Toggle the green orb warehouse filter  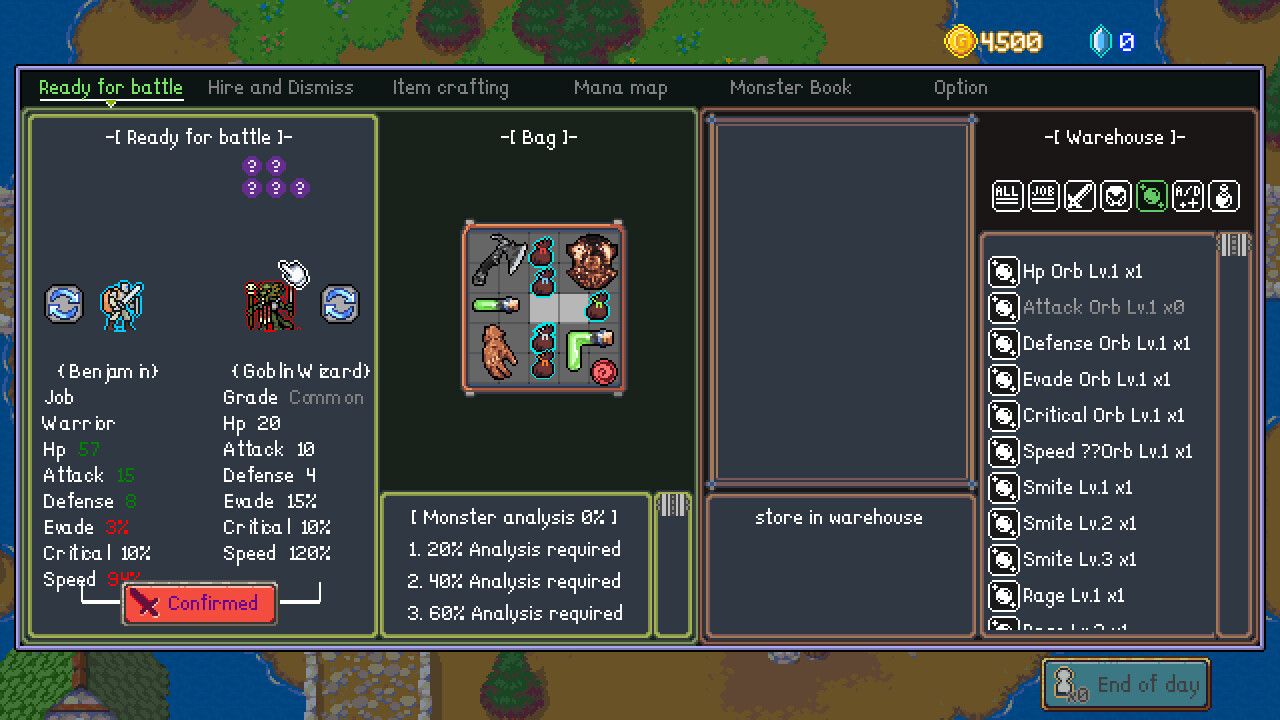(1152, 196)
